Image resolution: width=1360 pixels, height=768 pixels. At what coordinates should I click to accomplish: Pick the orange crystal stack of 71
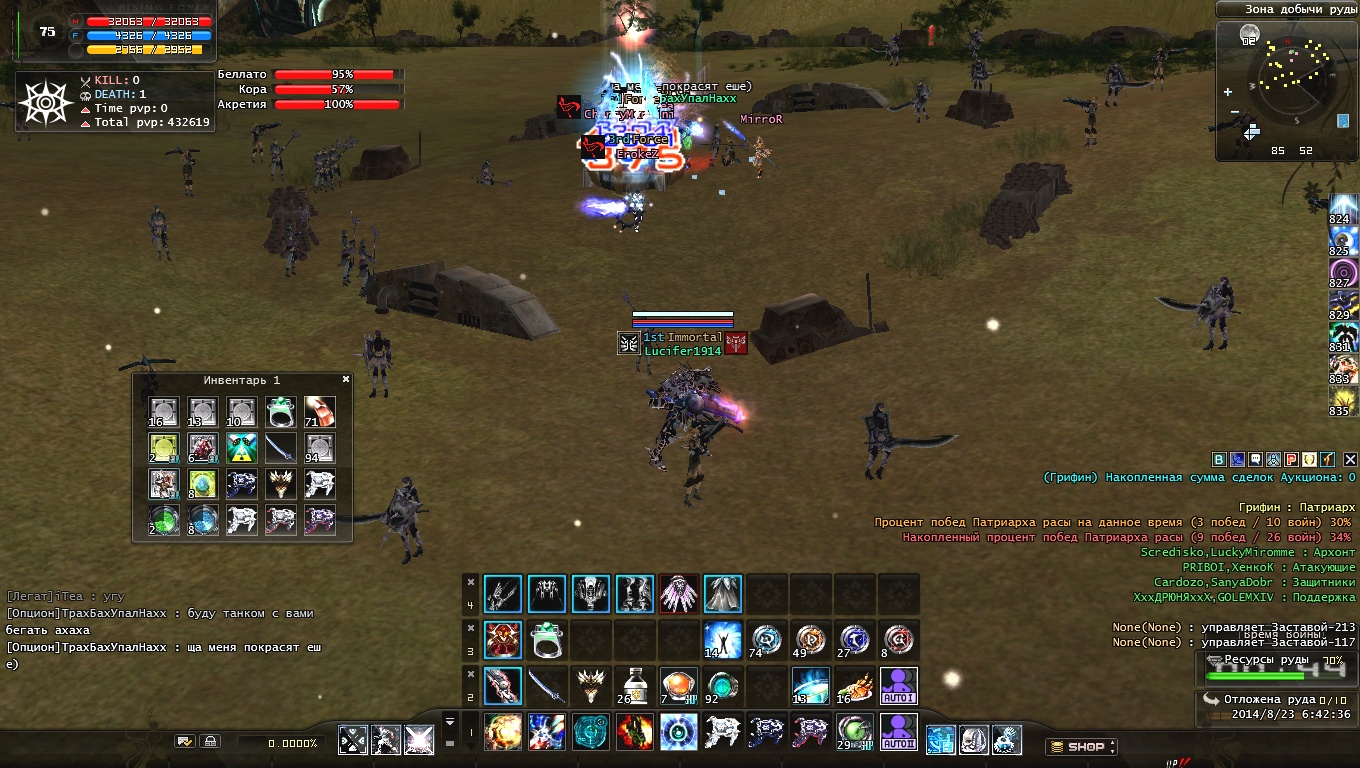(320, 411)
